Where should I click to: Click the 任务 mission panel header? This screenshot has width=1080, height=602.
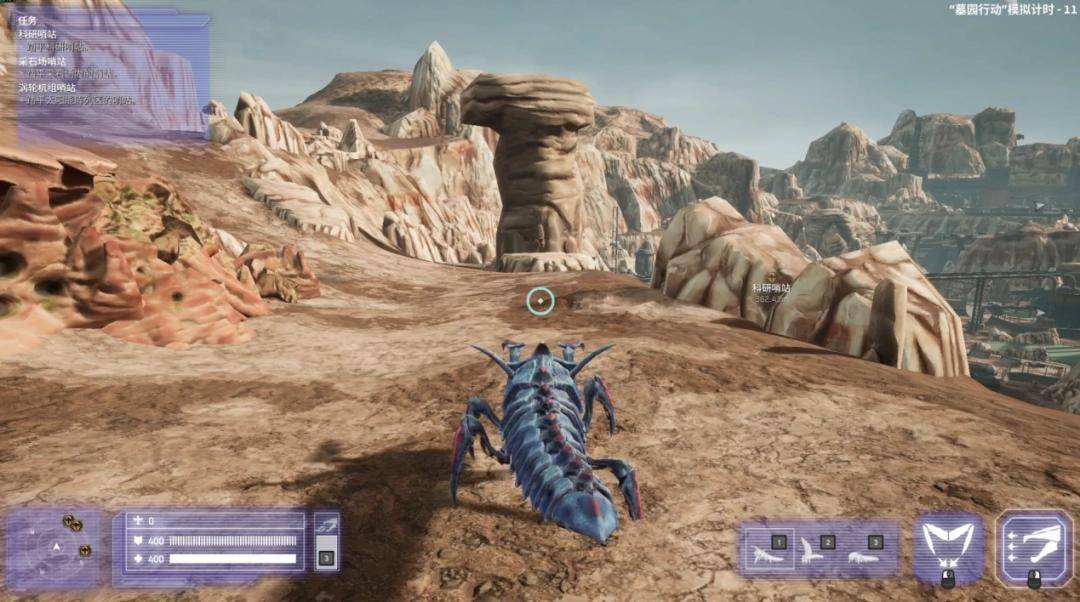27,20
